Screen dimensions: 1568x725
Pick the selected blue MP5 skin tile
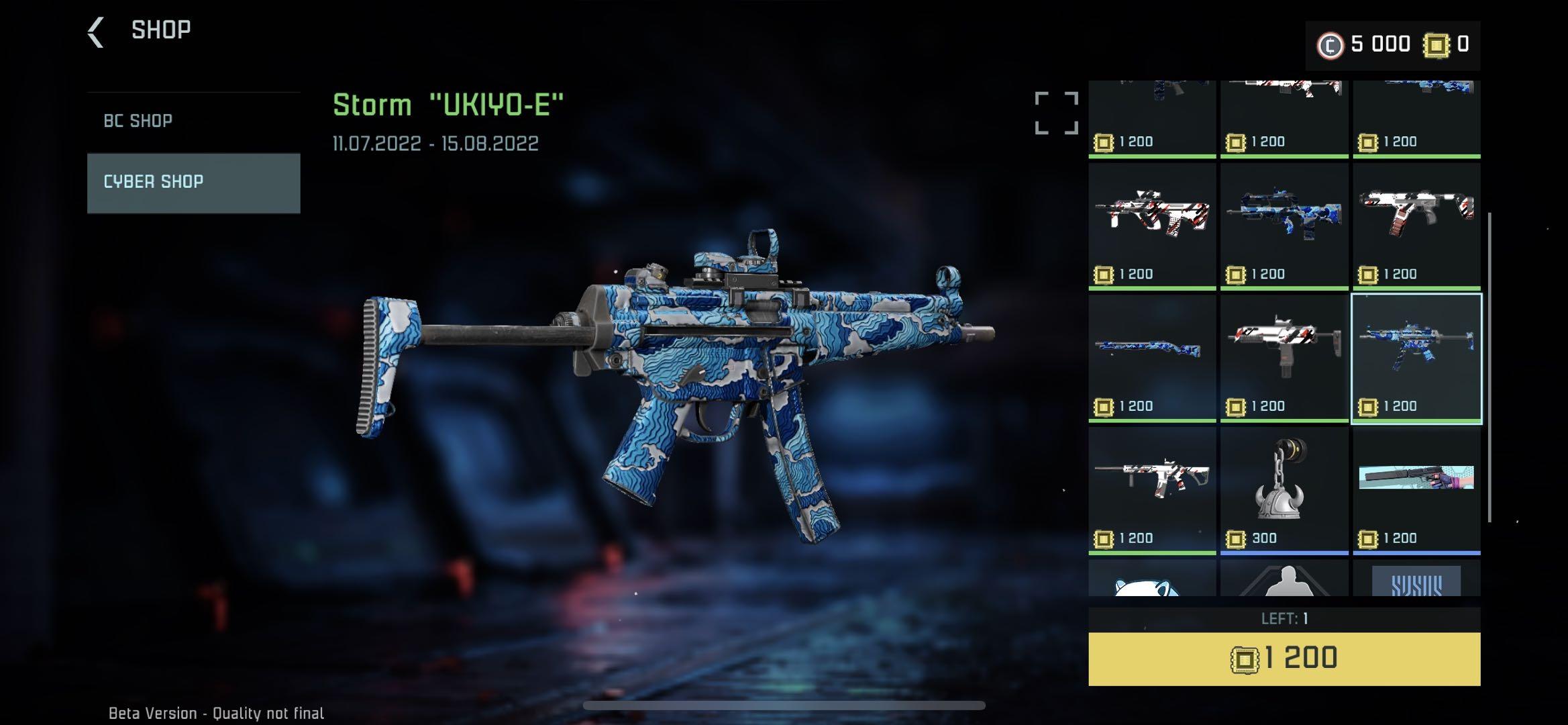pos(1416,358)
